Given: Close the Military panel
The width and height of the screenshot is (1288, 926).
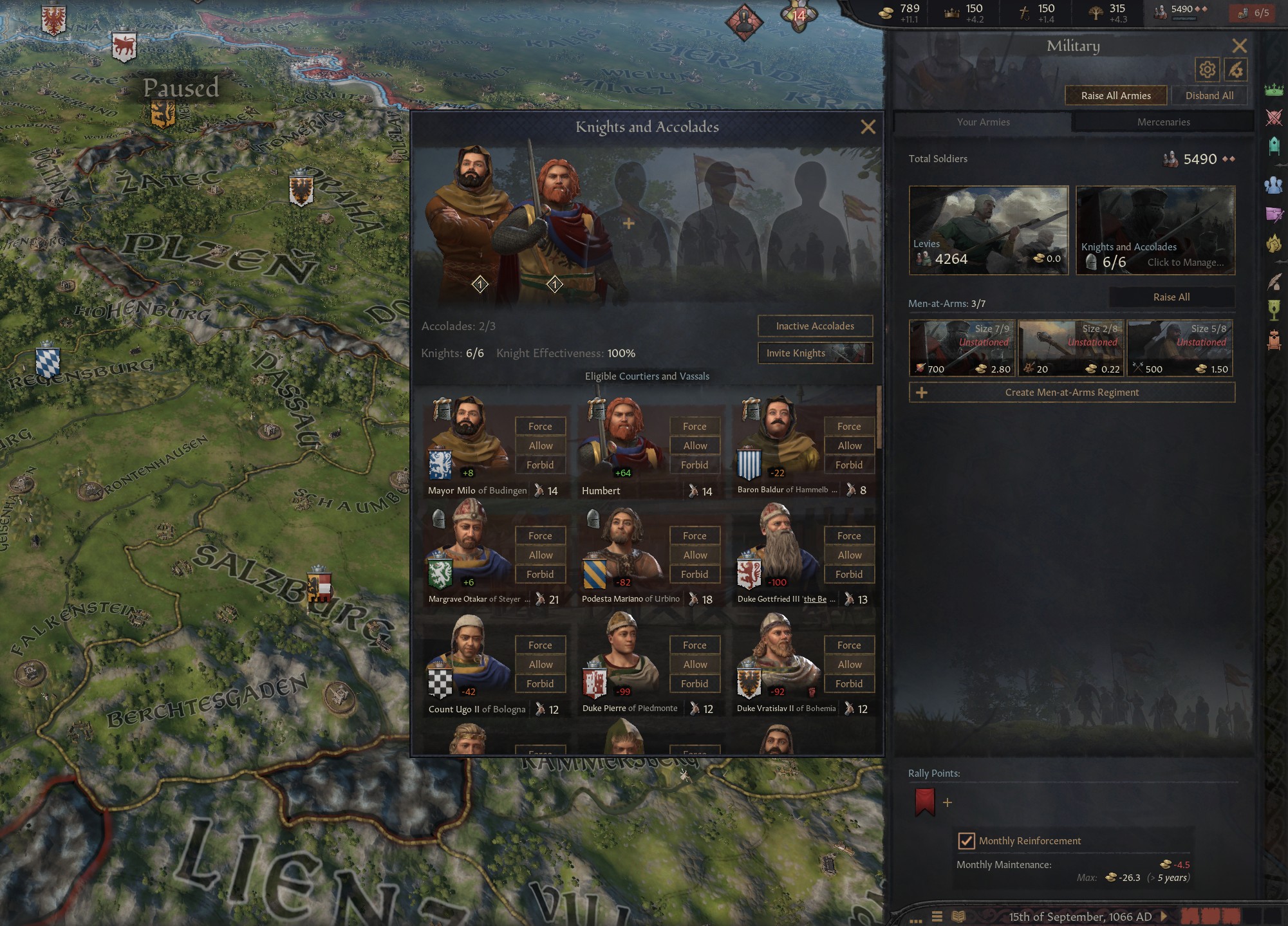Looking at the screenshot, I should [1239, 46].
